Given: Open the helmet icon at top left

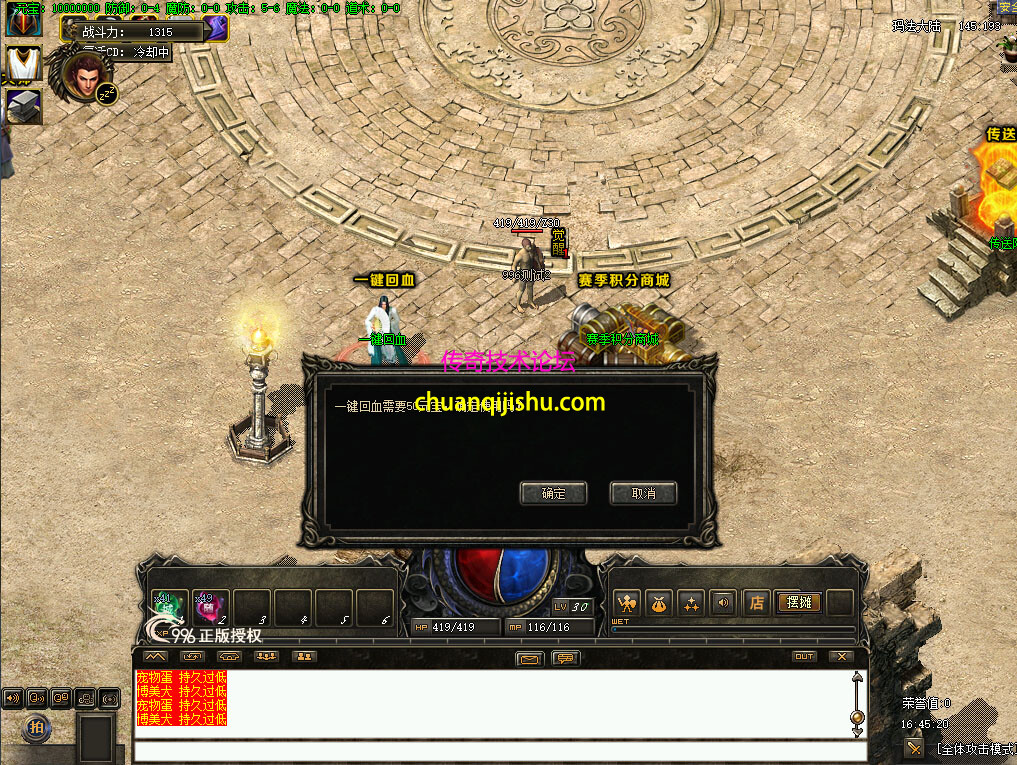Looking at the screenshot, I should point(23,22).
